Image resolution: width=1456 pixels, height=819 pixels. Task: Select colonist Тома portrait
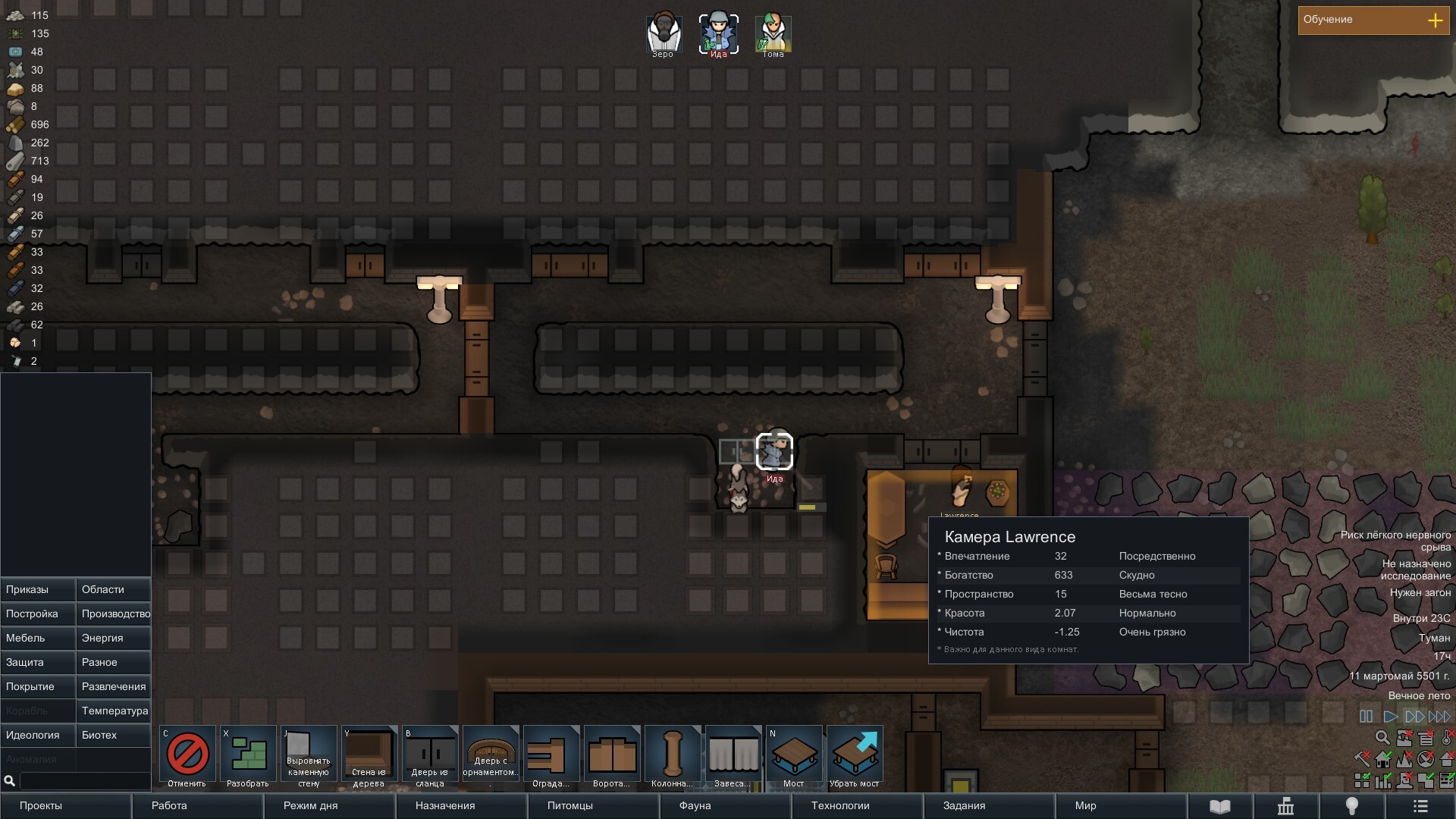click(x=773, y=33)
